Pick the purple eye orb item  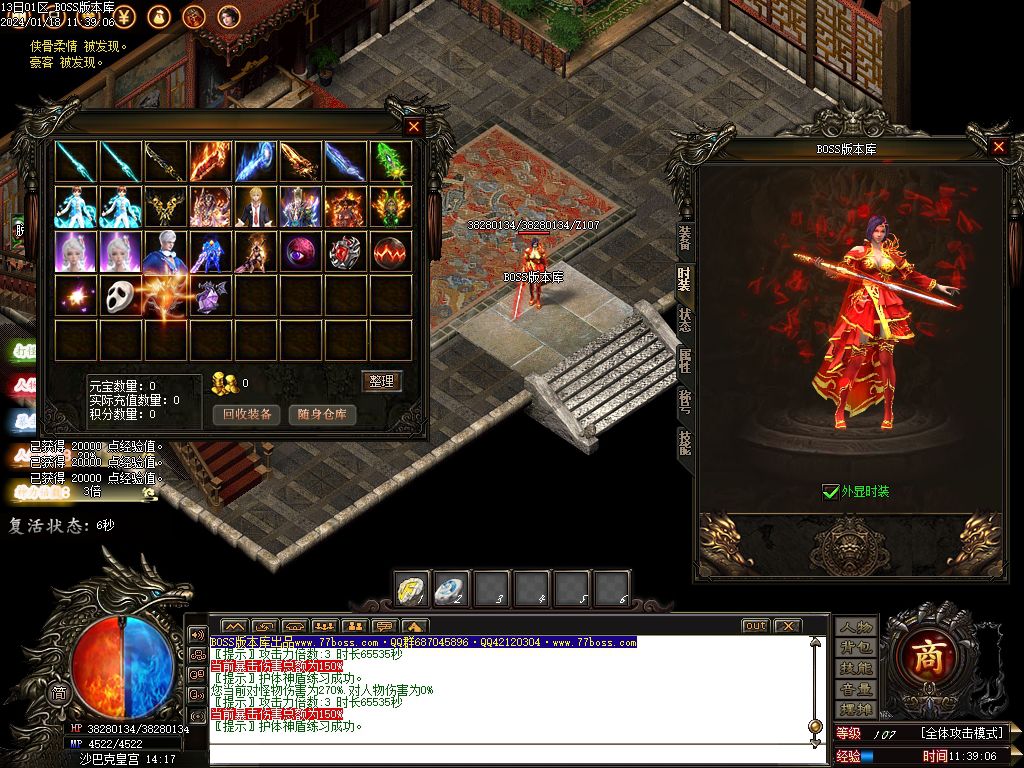pos(300,251)
